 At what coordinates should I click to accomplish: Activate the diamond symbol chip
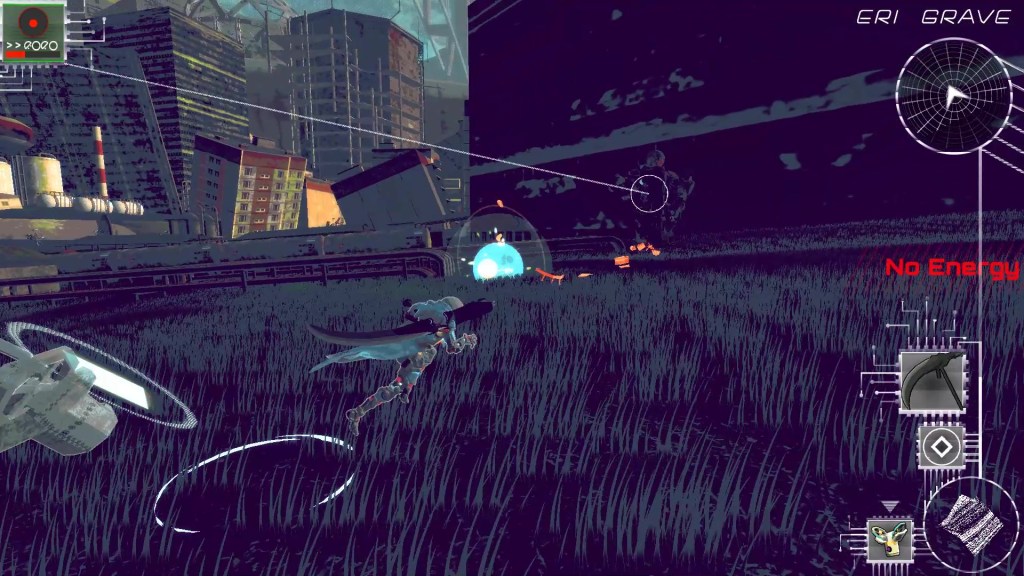tap(941, 446)
